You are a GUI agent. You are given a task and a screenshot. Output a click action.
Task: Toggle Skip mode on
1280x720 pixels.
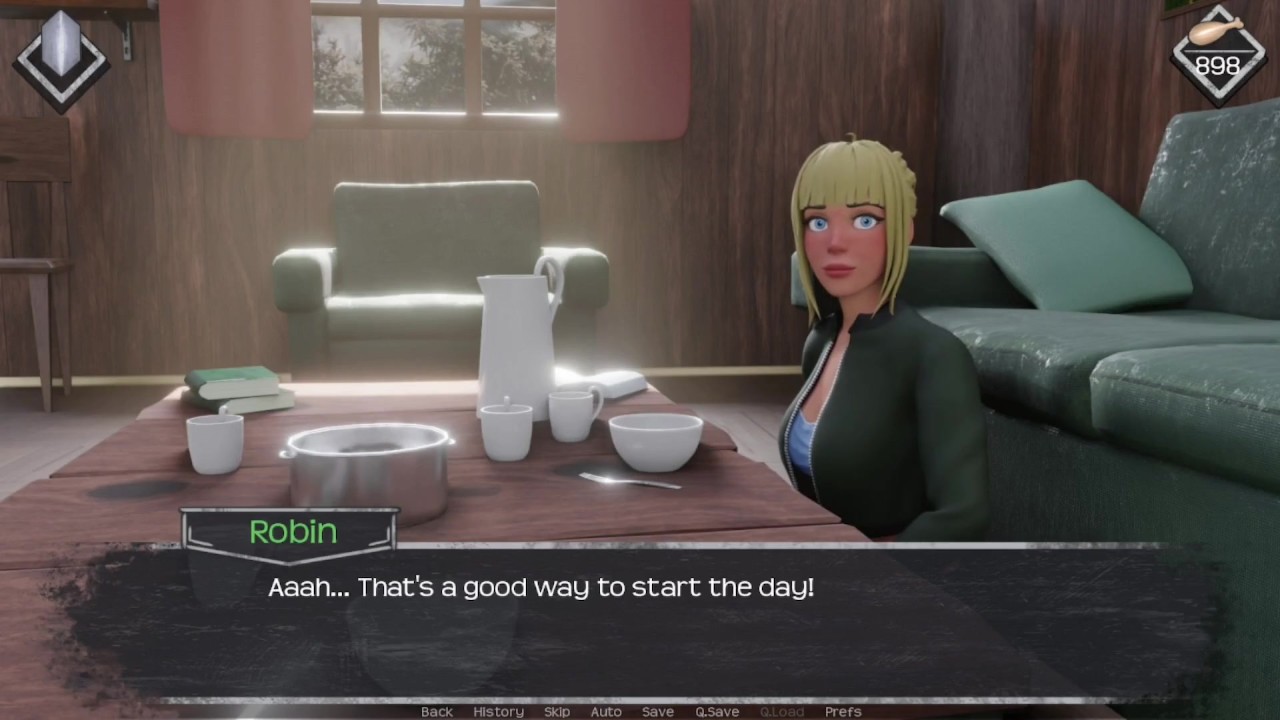tap(557, 711)
